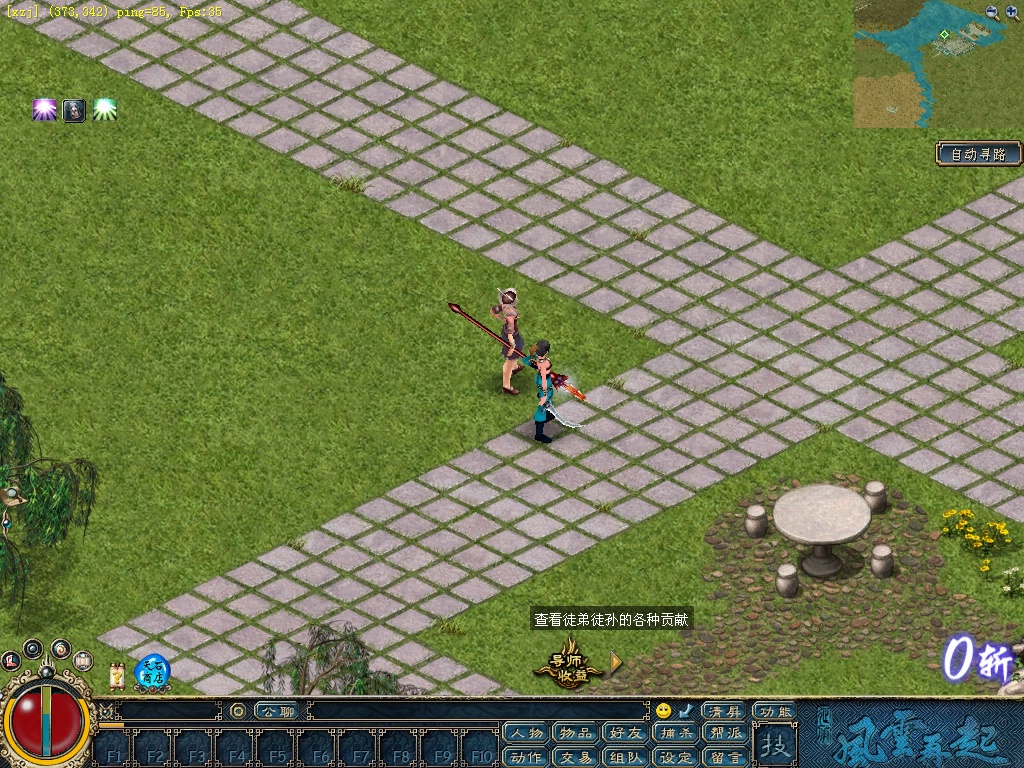
Task: Open the 帮派 guild panel
Action: point(725,734)
